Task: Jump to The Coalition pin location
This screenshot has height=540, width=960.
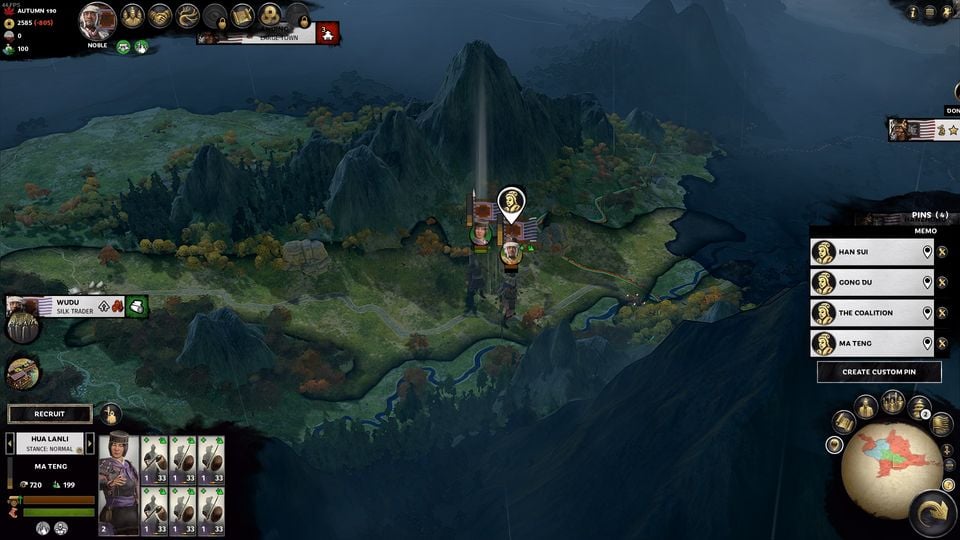Action: 927,313
